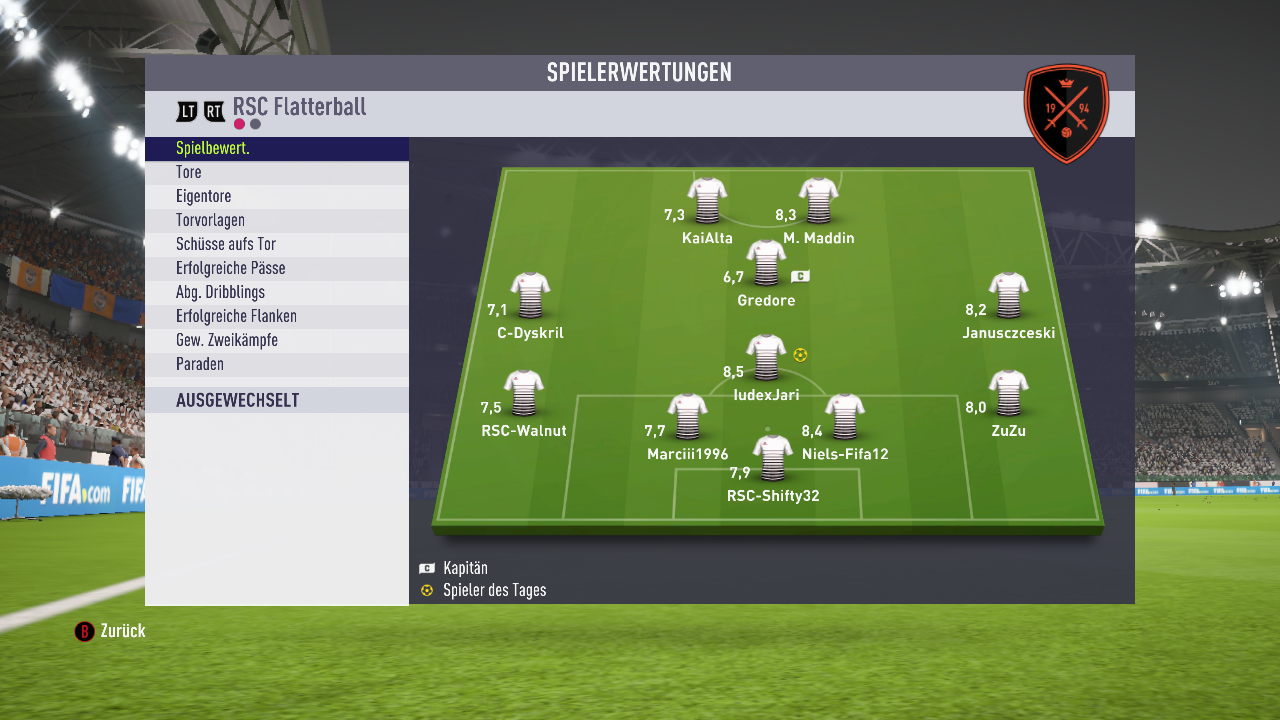Pick player M. Maddin on the pitch
The width and height of the screenshot is (1280, 720).
click(x=818, y=200)
